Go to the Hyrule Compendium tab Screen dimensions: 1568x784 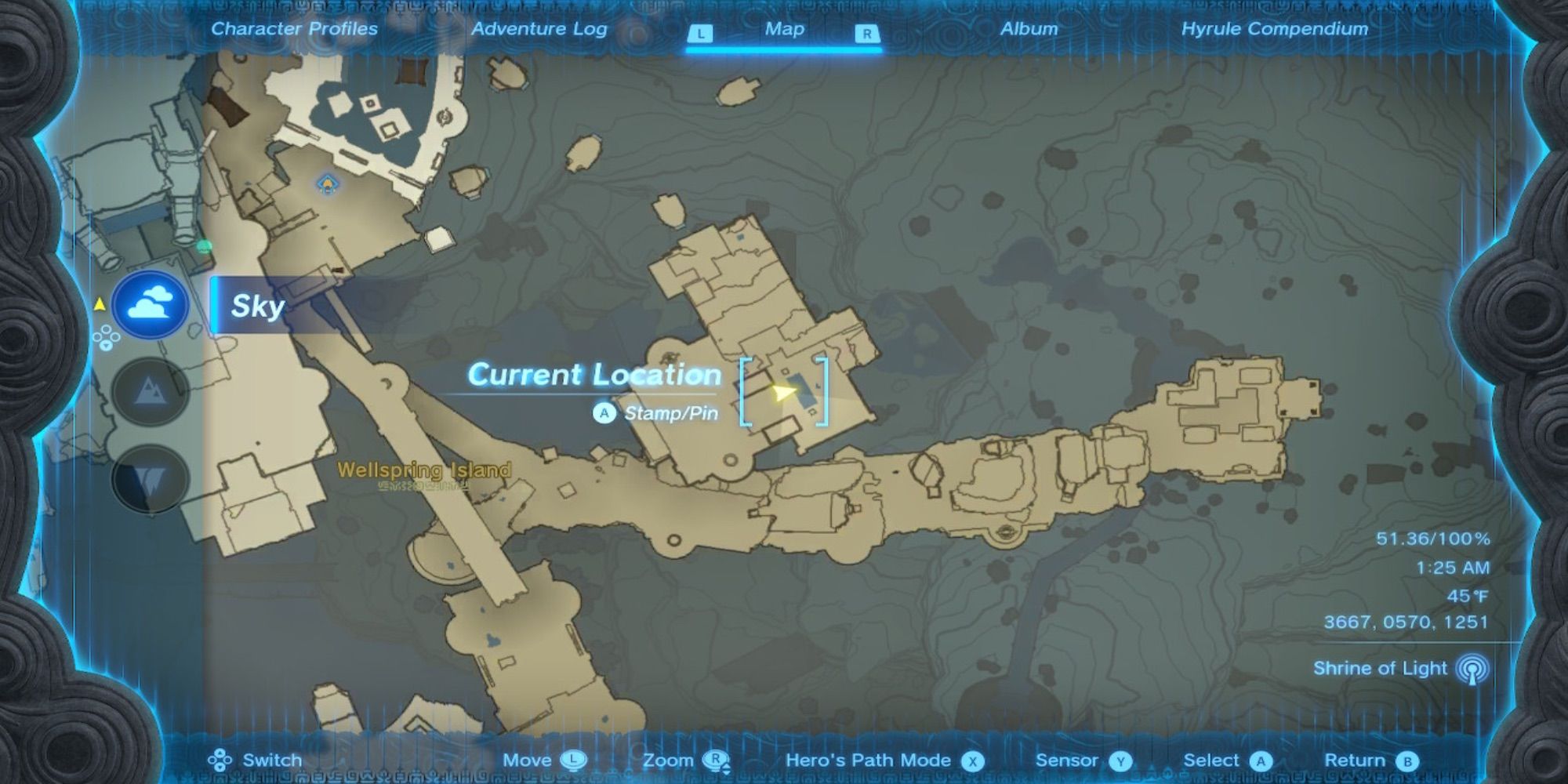pyautogui.click(x=1274, y=29)
